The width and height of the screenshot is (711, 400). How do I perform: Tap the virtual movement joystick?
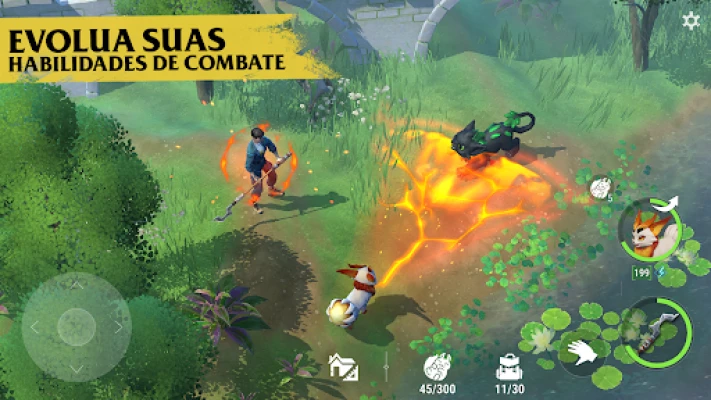(x=76, y=327)
